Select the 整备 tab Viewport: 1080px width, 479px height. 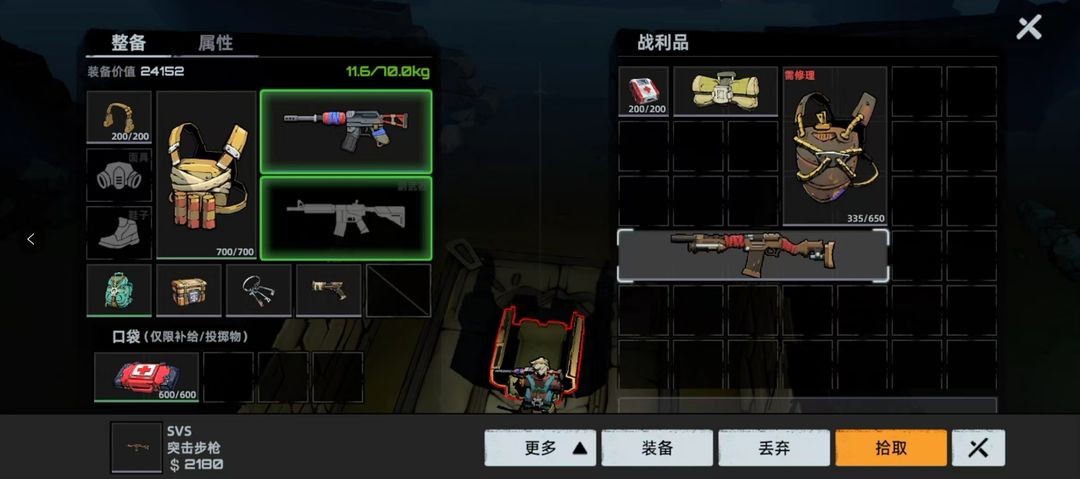tap(128, 43)
